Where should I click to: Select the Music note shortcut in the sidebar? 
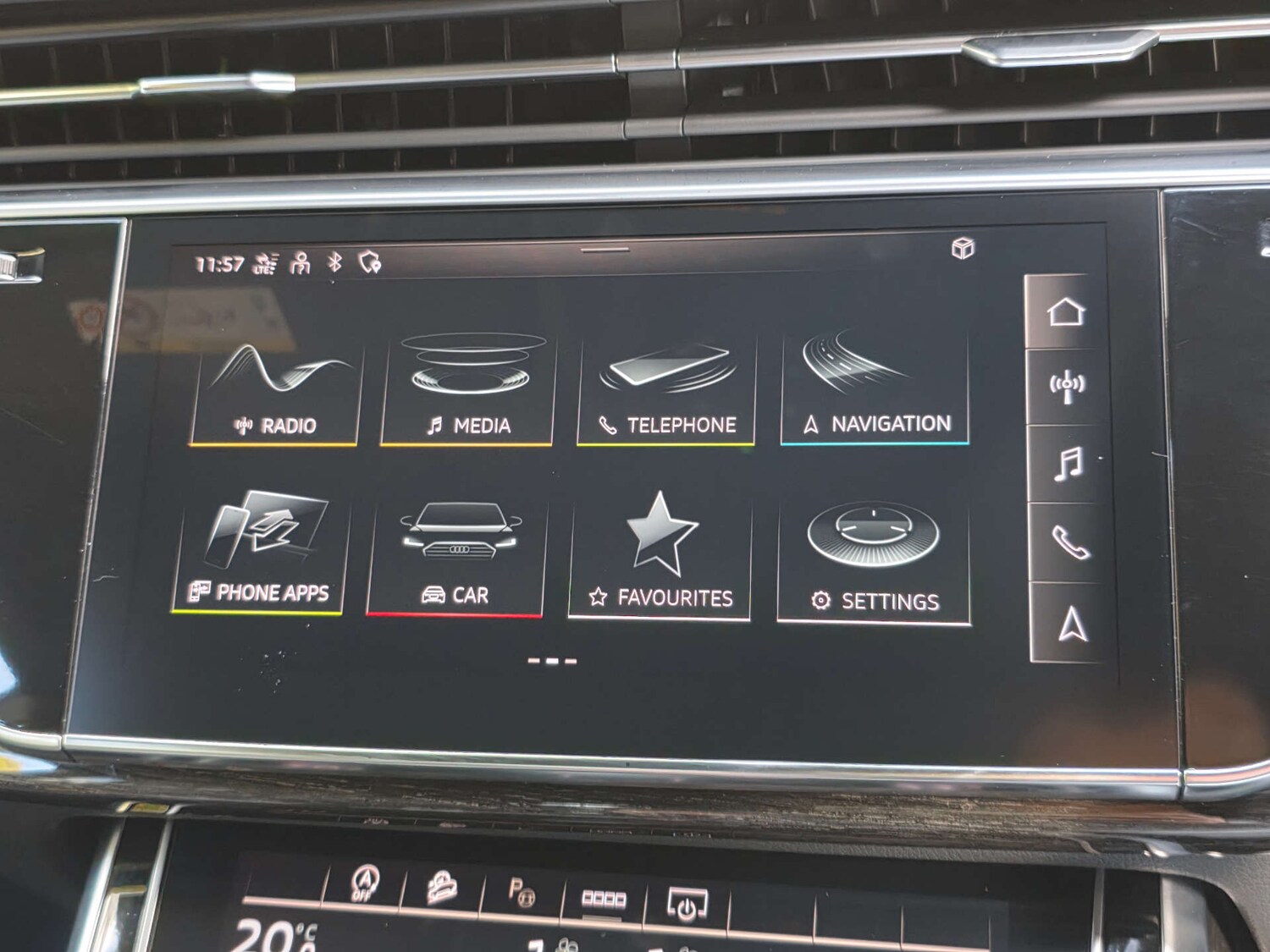pos(1068,464)
